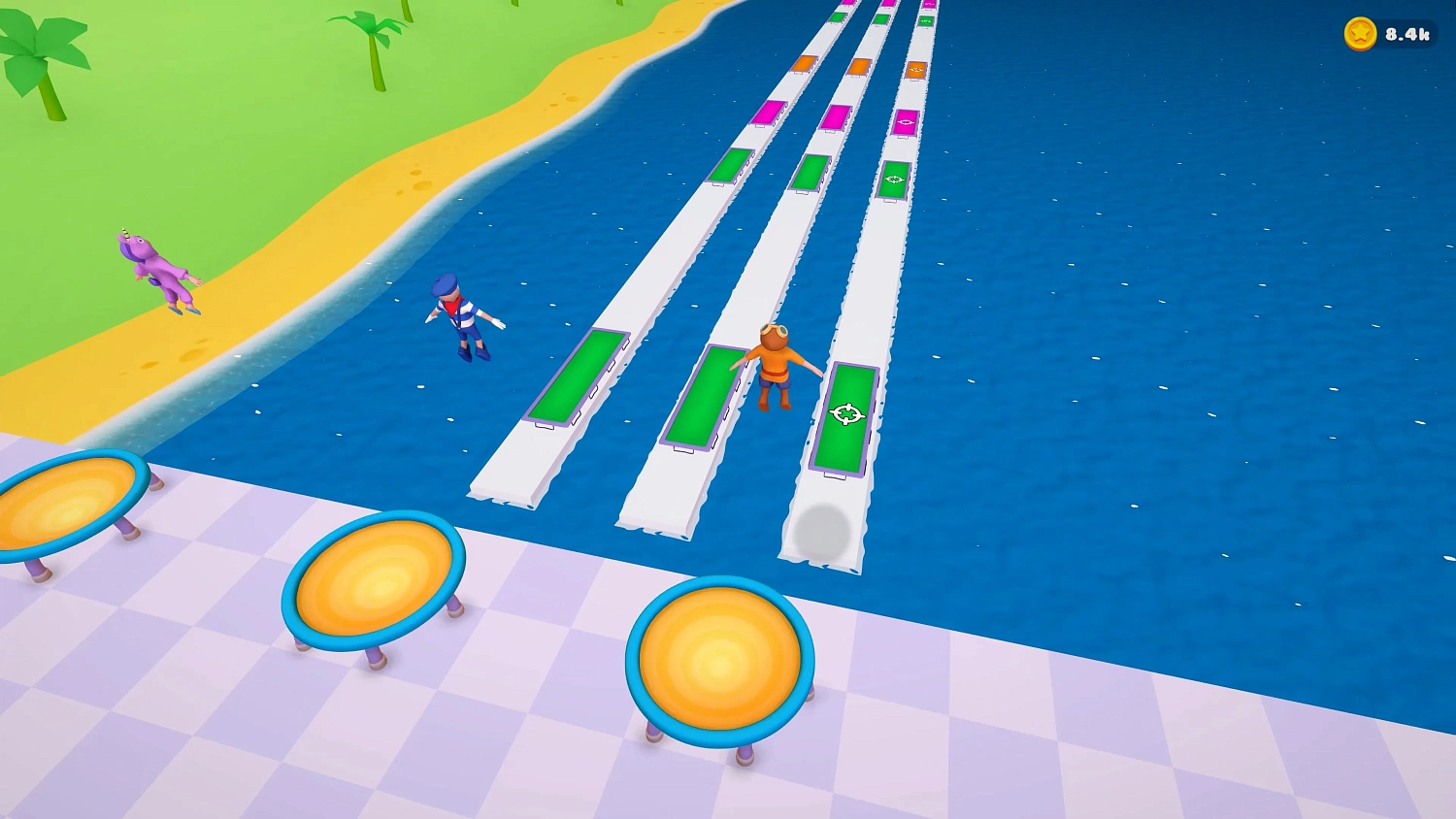Tap the orange tile on the middle bridge
The height and width of the screenshot is (819, 1456).
click(x=858, y=68)
